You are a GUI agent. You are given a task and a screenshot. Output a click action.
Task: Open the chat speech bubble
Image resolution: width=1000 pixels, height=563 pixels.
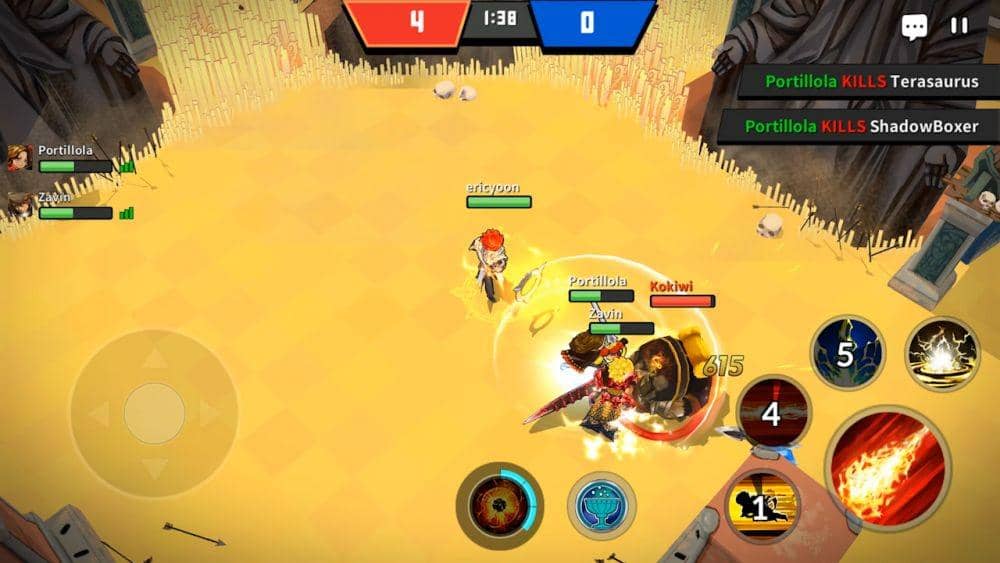click(914, 27)
